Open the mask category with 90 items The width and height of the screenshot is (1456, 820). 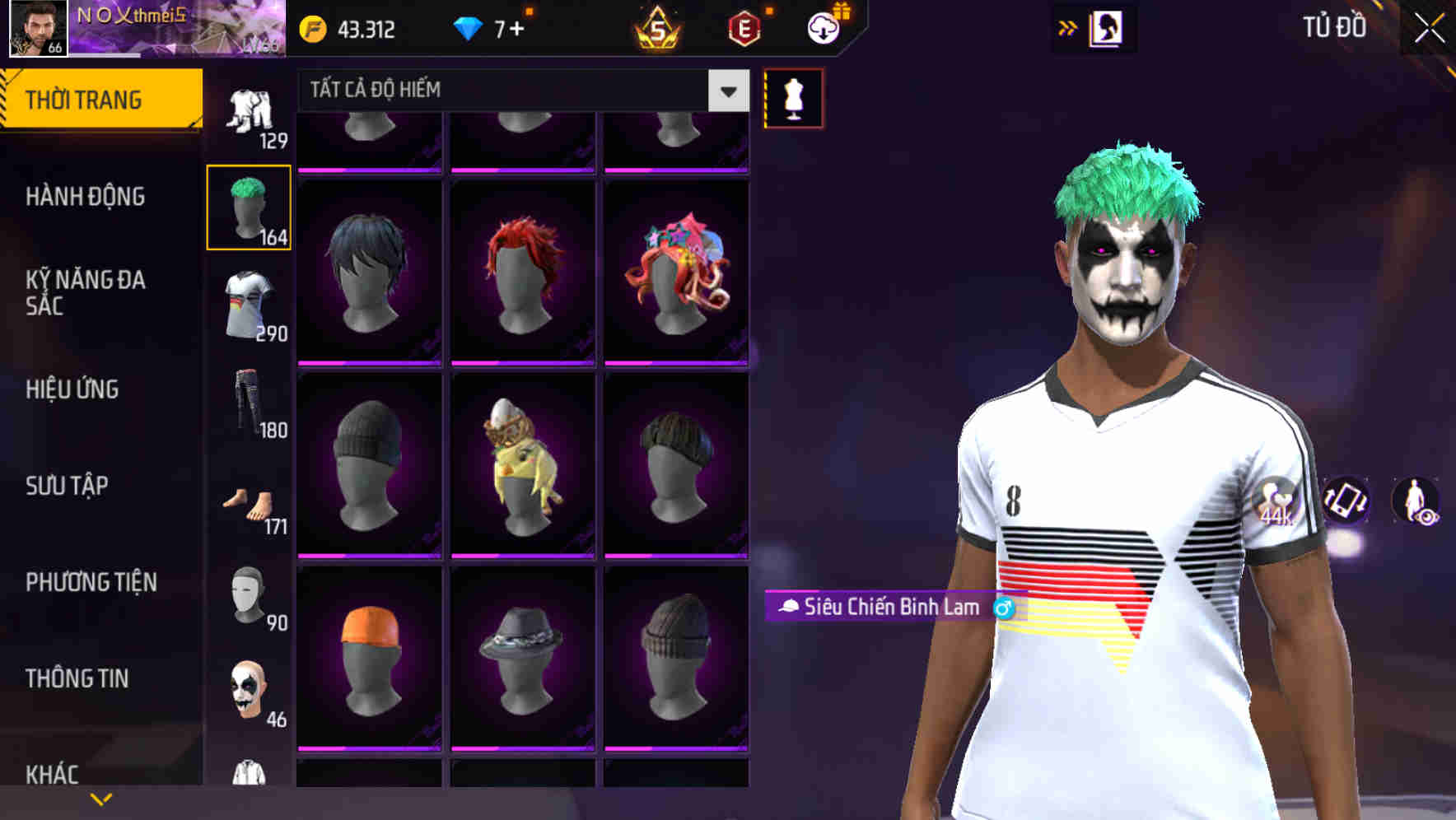pos(249,594)
